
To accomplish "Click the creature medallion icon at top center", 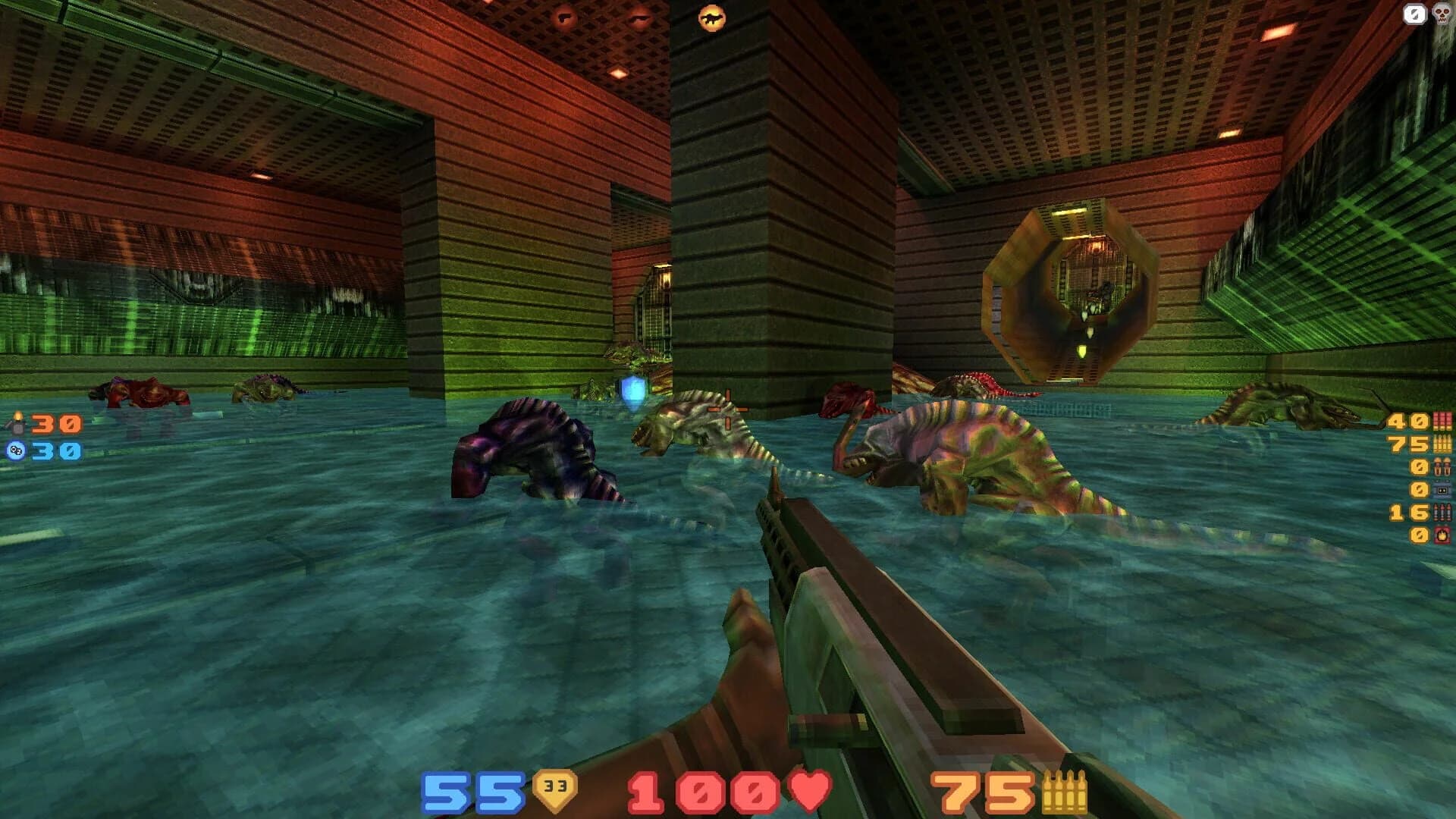I will click(x=711, y=17).
